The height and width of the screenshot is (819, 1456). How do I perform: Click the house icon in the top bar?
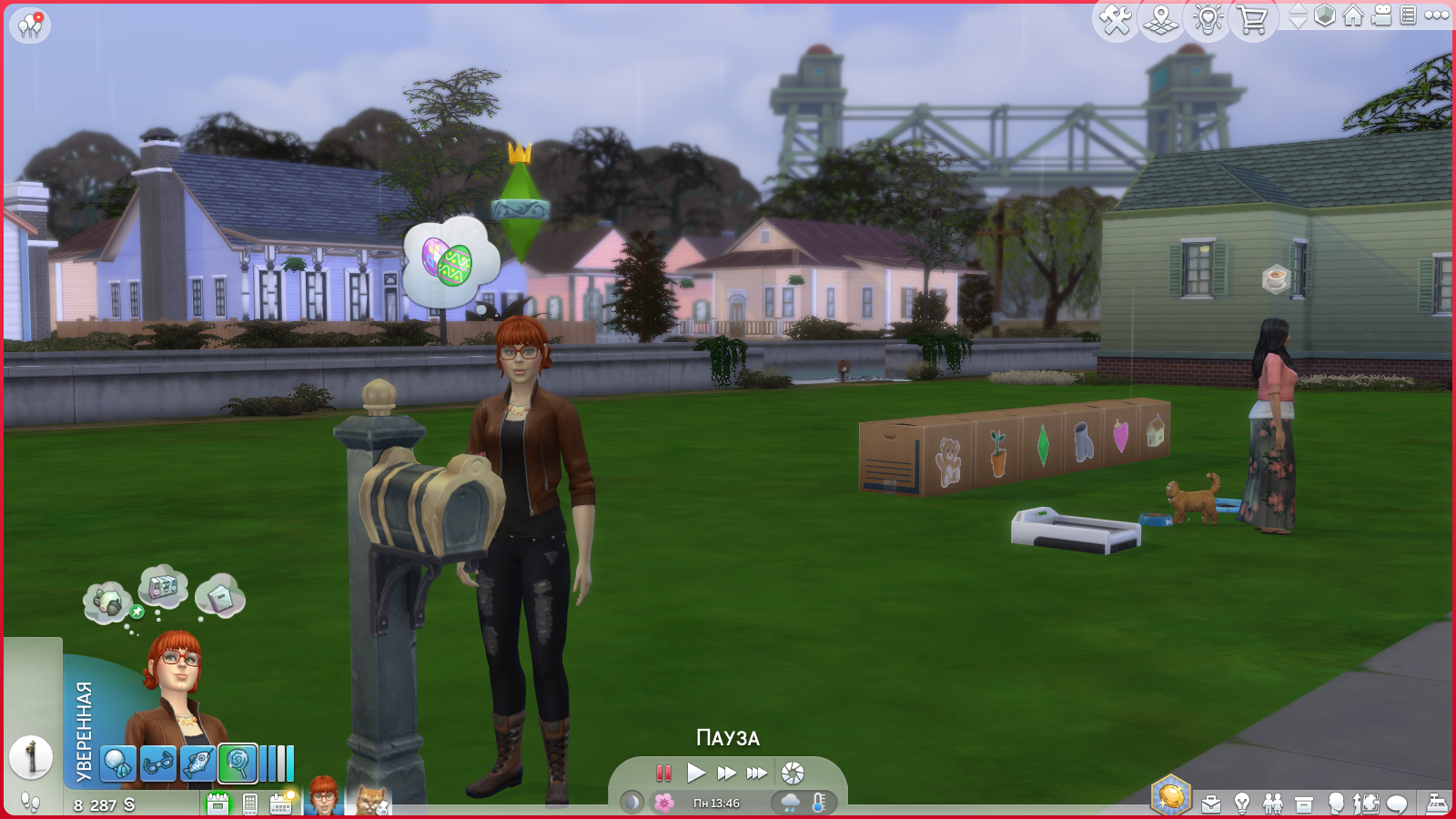(x=1353, y=15)
